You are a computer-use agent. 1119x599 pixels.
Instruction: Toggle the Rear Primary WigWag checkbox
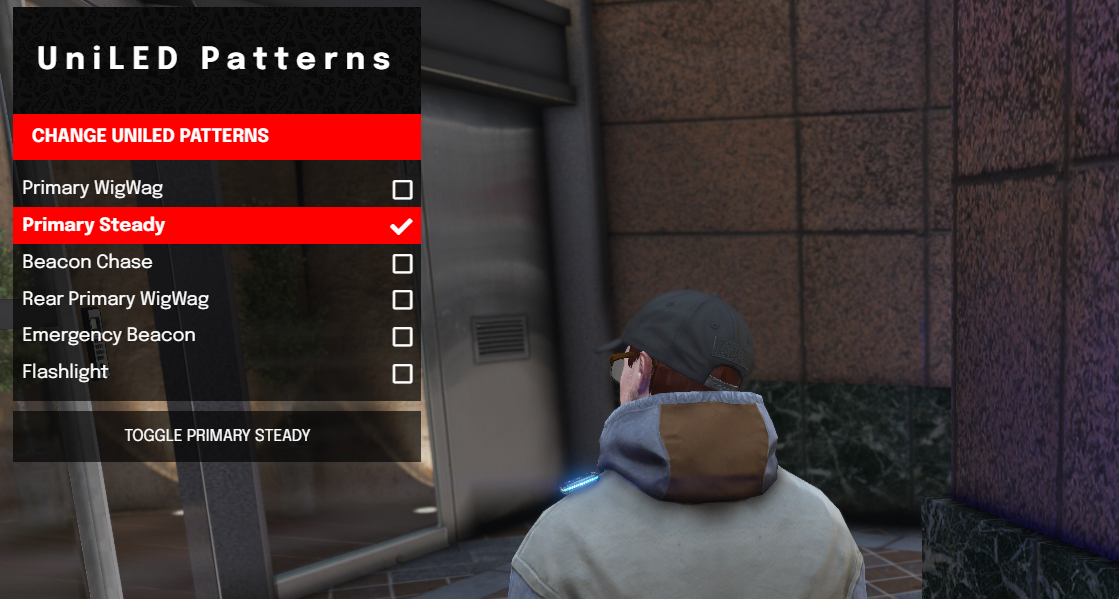(402, 300)
